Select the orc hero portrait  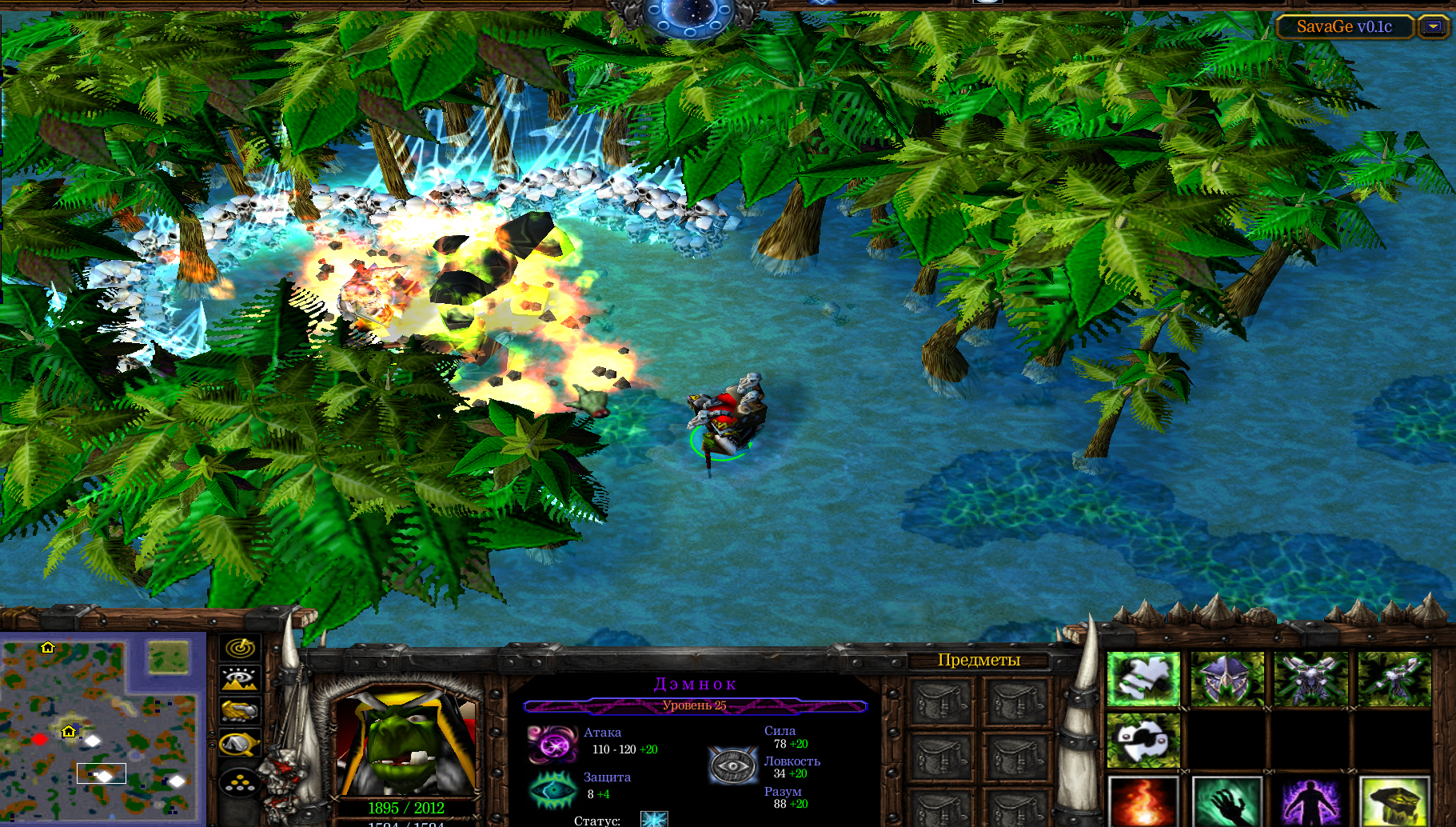tap(406, 744)
